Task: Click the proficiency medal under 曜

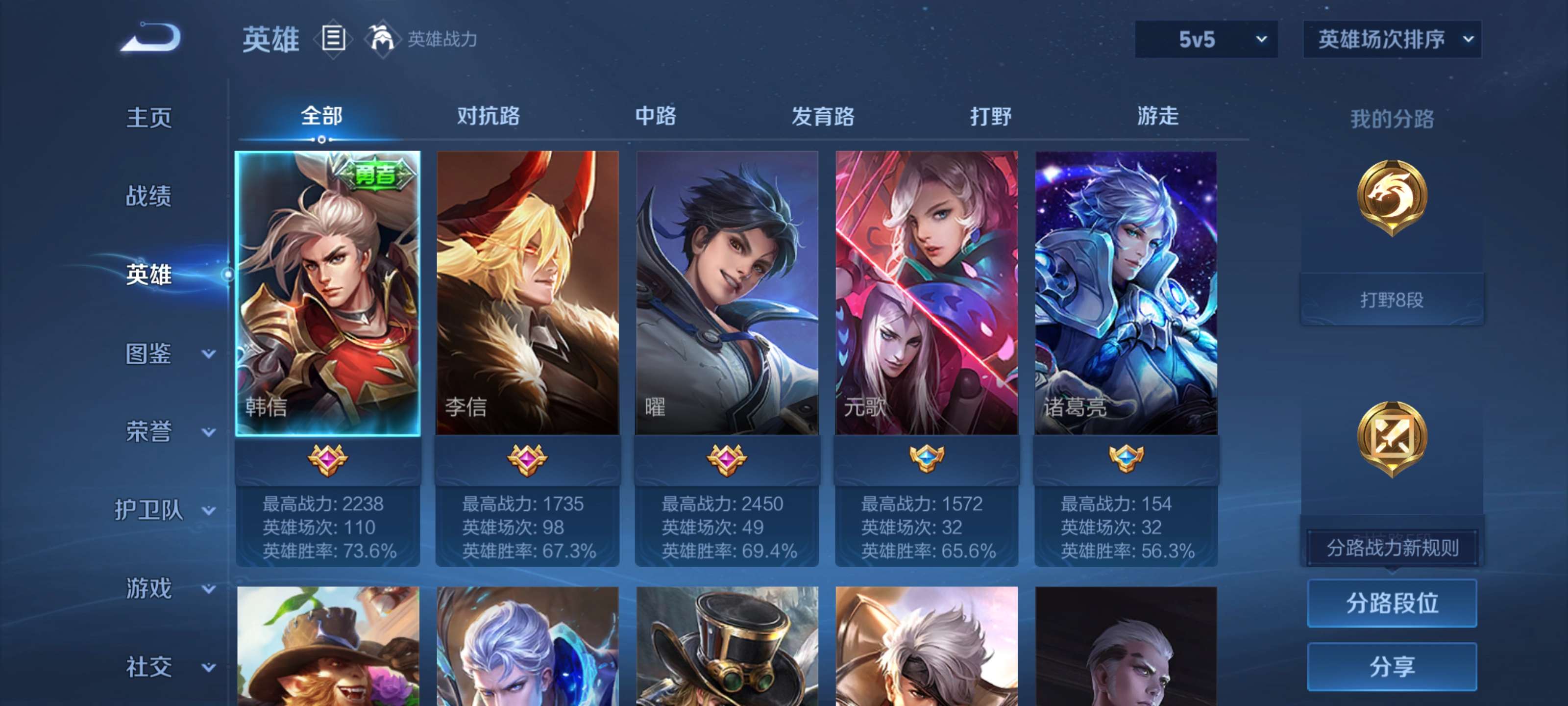Action: pos(727,459)
